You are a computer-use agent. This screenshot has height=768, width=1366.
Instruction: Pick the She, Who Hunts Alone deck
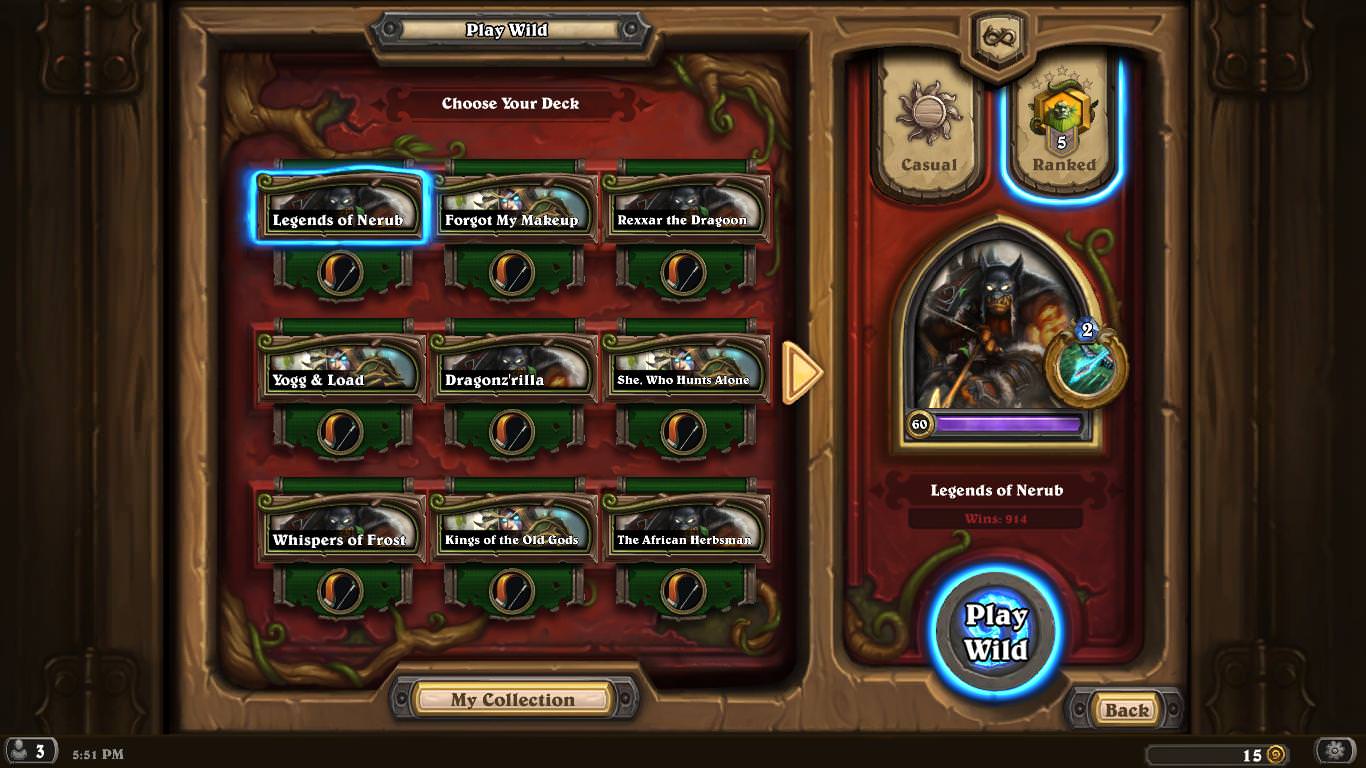(x=684, y=367)
